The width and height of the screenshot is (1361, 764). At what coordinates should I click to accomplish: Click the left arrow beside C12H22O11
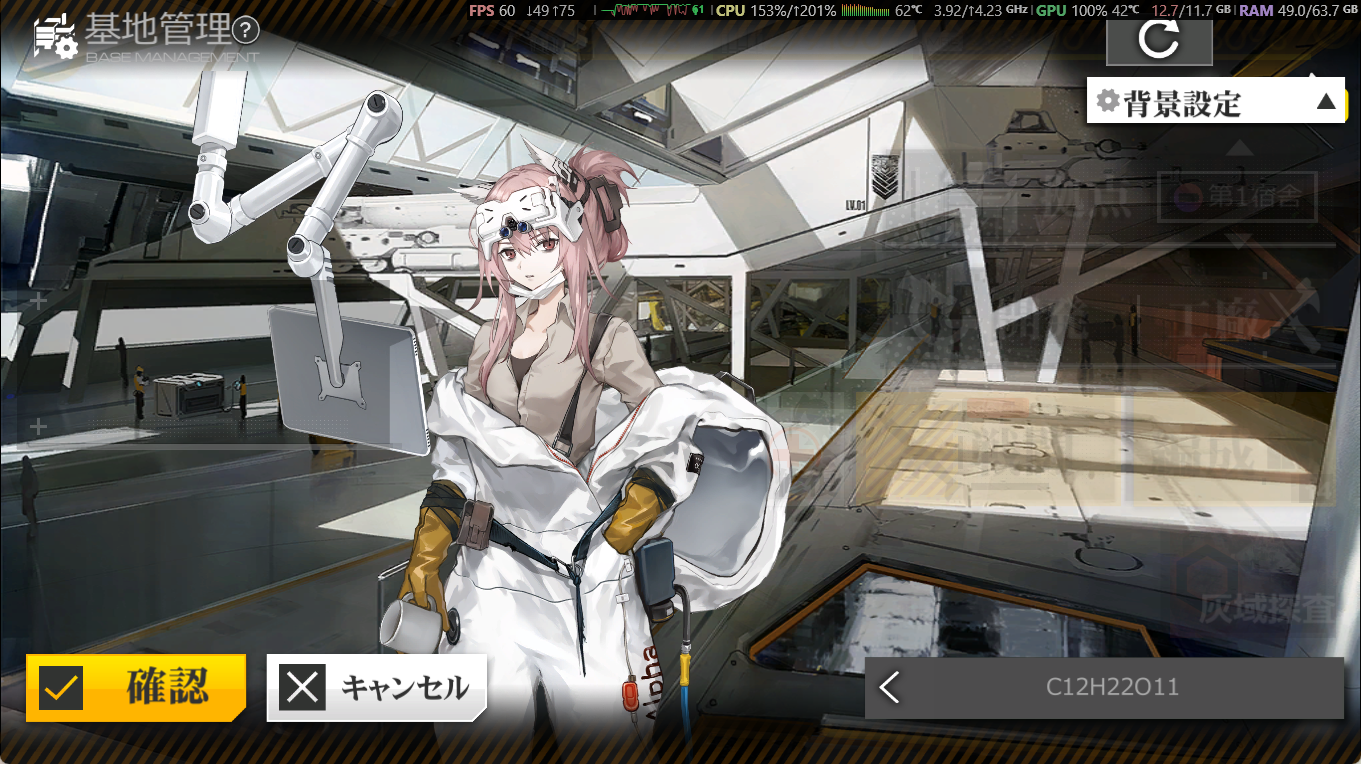pyautogui.click(x=889, y=687)
